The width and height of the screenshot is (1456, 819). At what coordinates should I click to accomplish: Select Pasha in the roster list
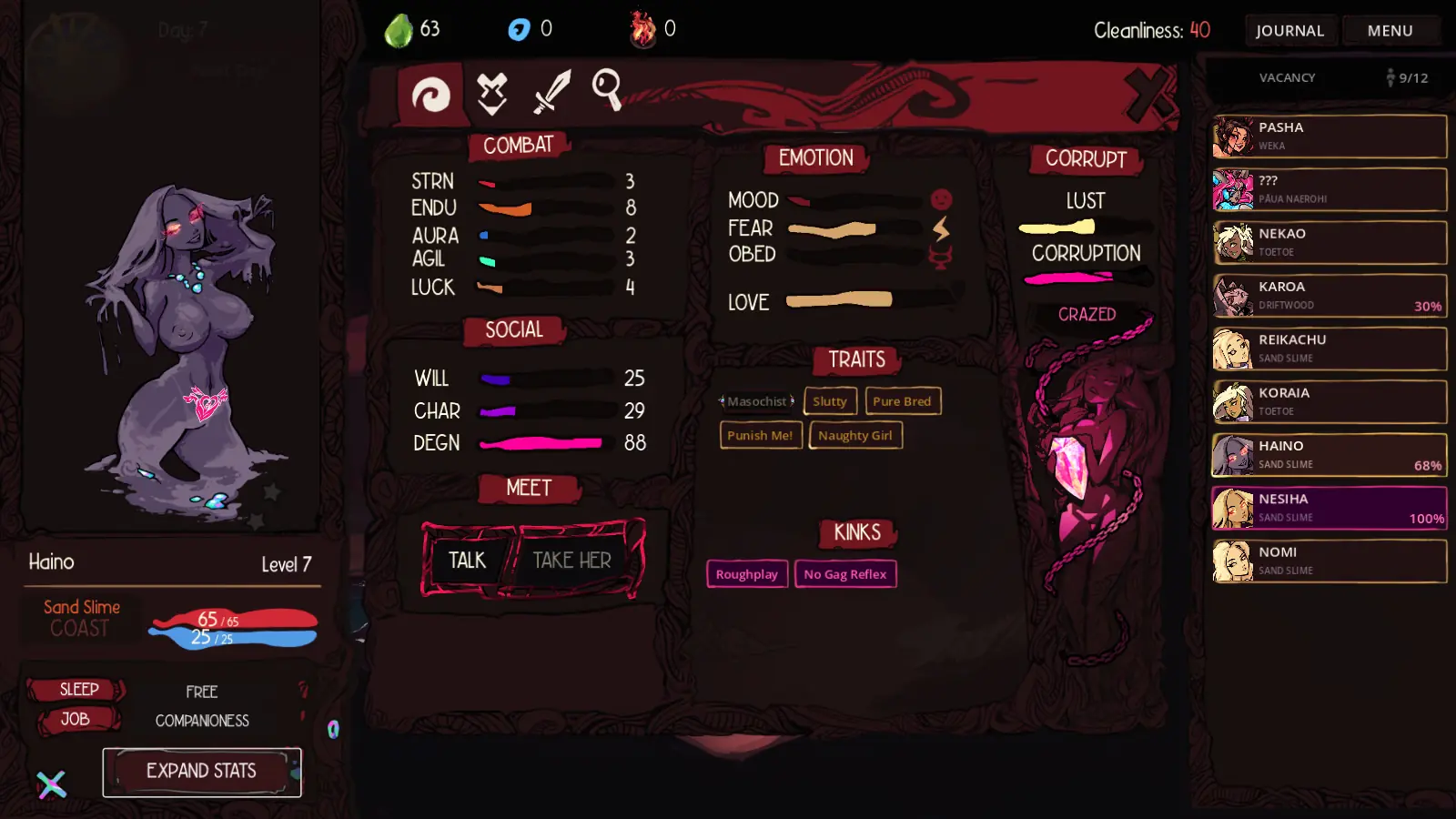[x=1330, y=136]
